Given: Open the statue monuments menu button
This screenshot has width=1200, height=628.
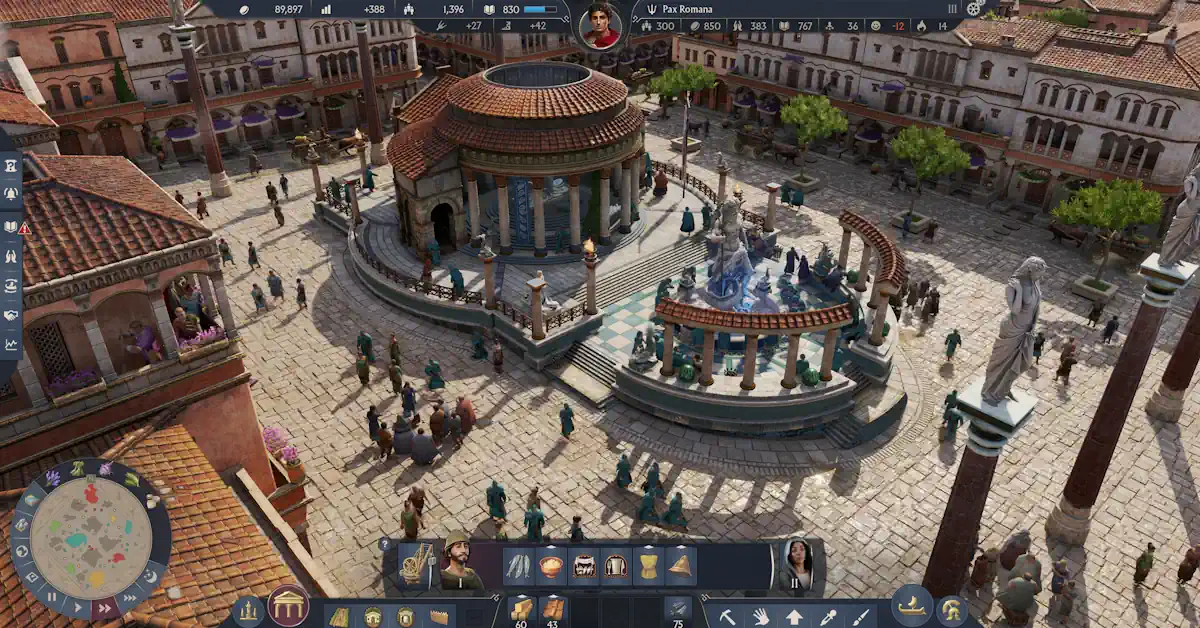Looking at the screenshot, I should click(249, 611).
